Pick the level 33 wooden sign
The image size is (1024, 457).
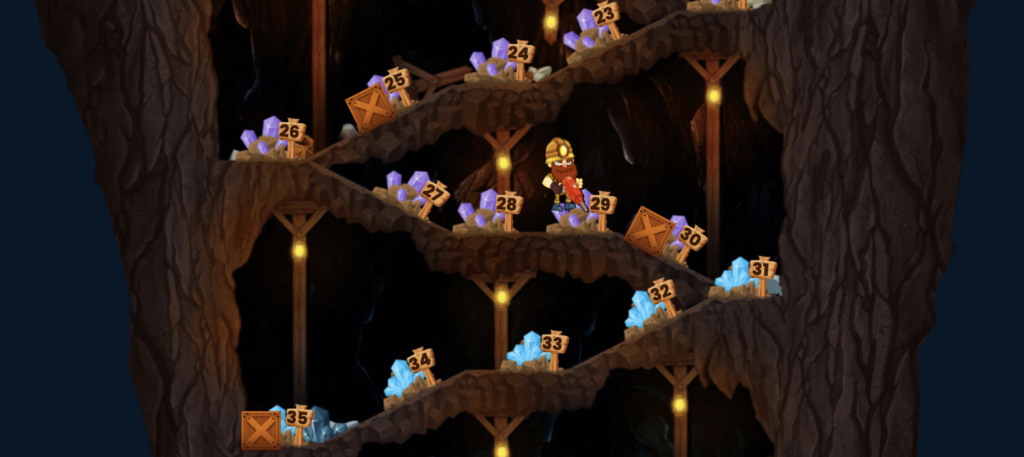(553, 343)
